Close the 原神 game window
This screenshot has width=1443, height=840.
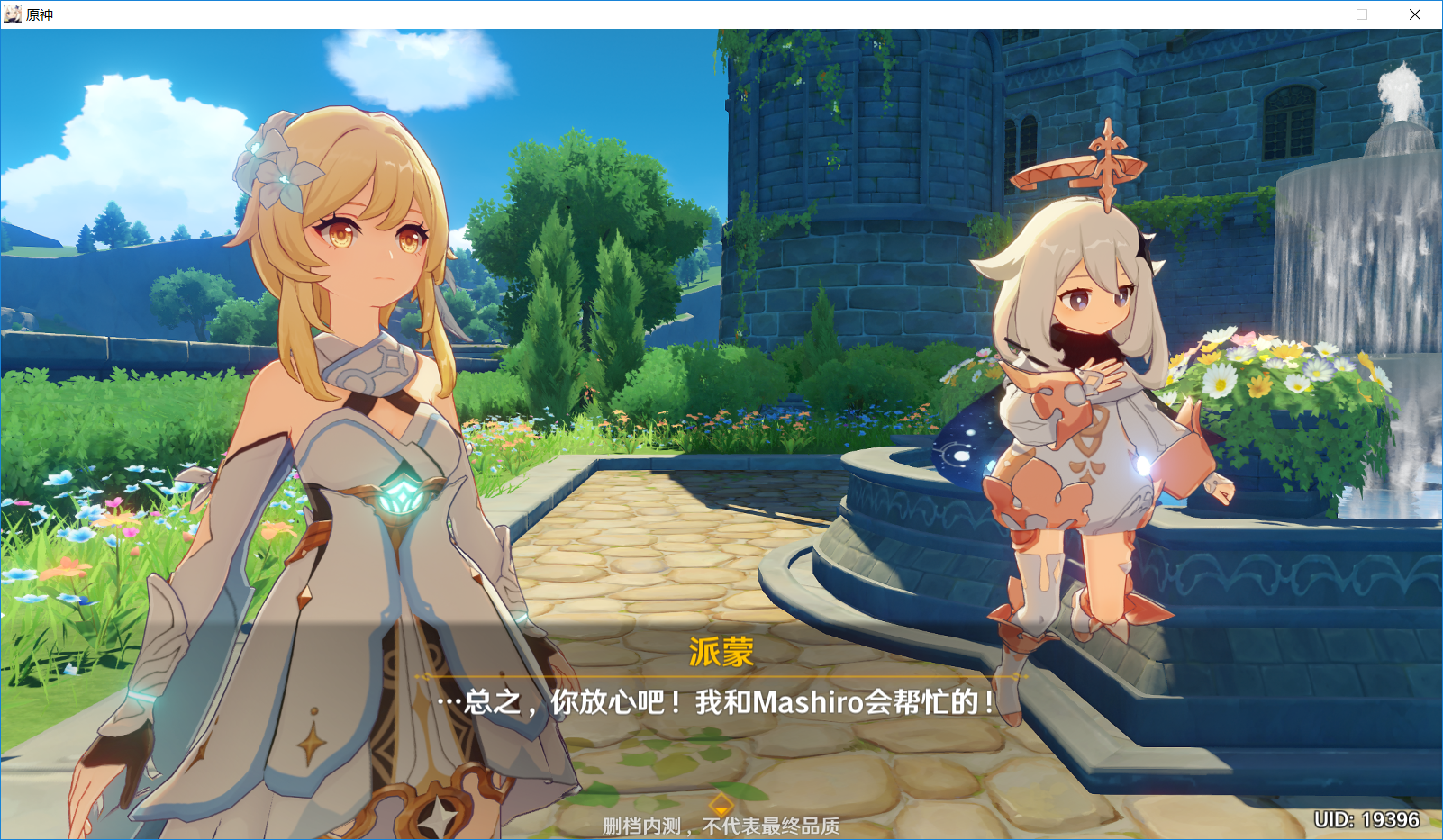coord(1414,14)
